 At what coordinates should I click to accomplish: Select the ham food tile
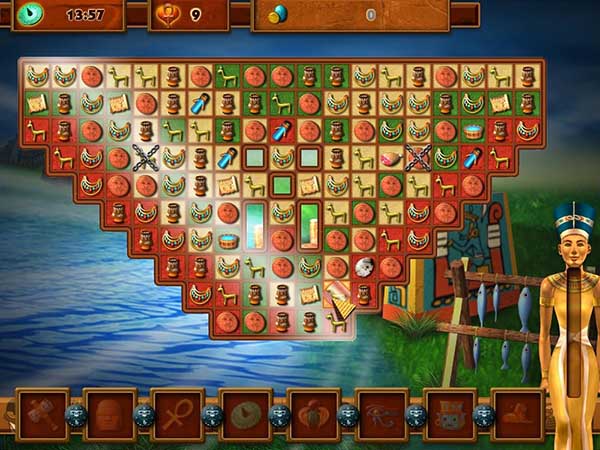[391, 157]
